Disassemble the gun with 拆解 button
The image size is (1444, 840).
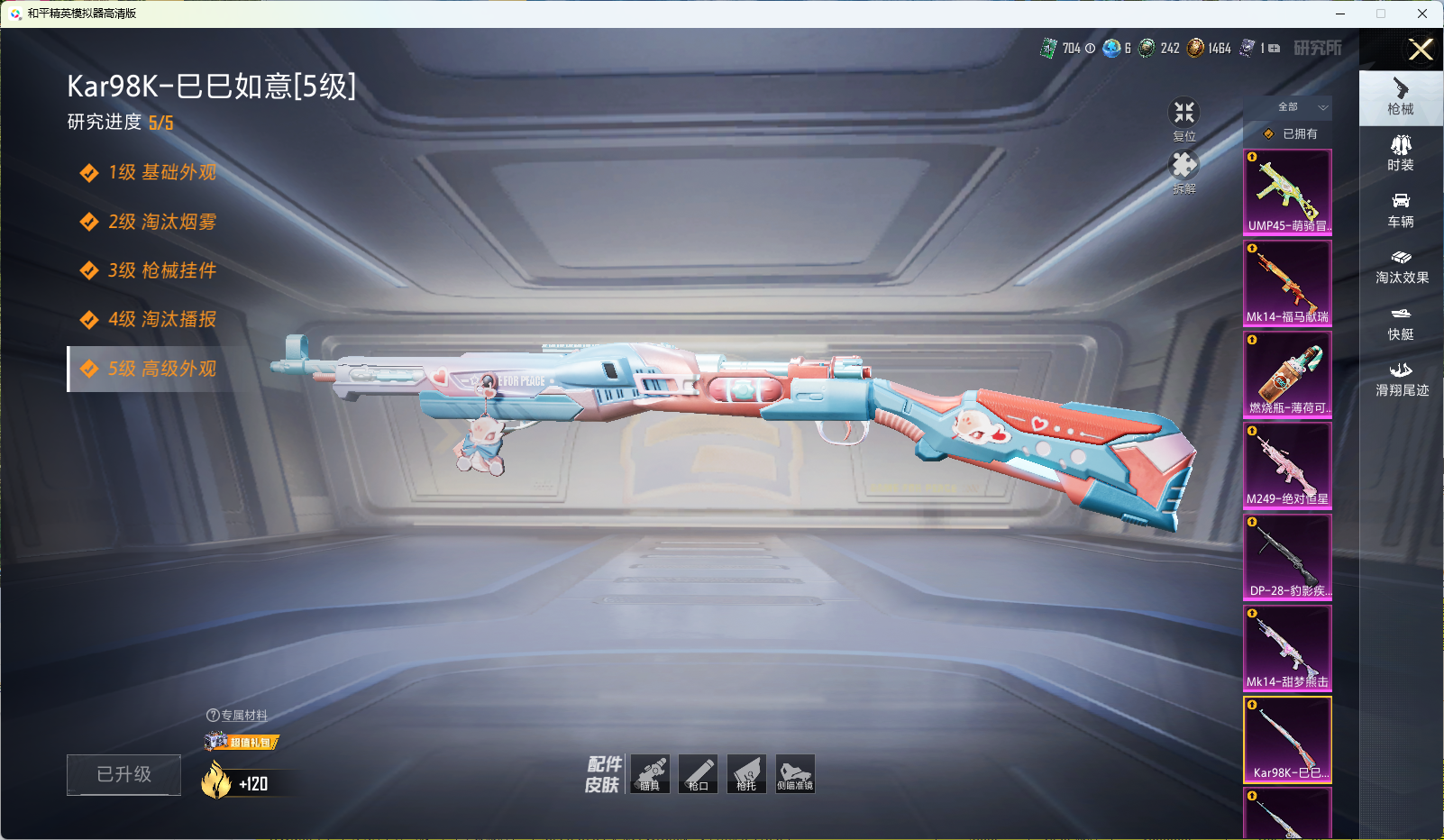tap(1184, 171)
